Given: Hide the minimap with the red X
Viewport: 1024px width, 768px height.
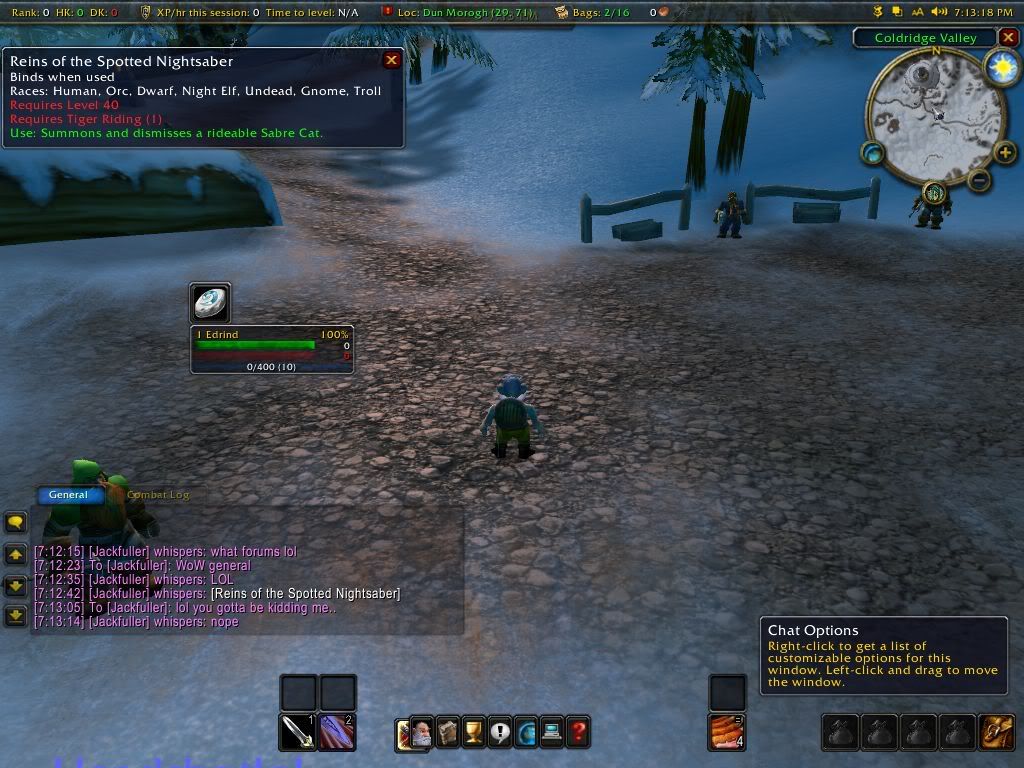Looking at the screenshot, I should (1008, 38).
